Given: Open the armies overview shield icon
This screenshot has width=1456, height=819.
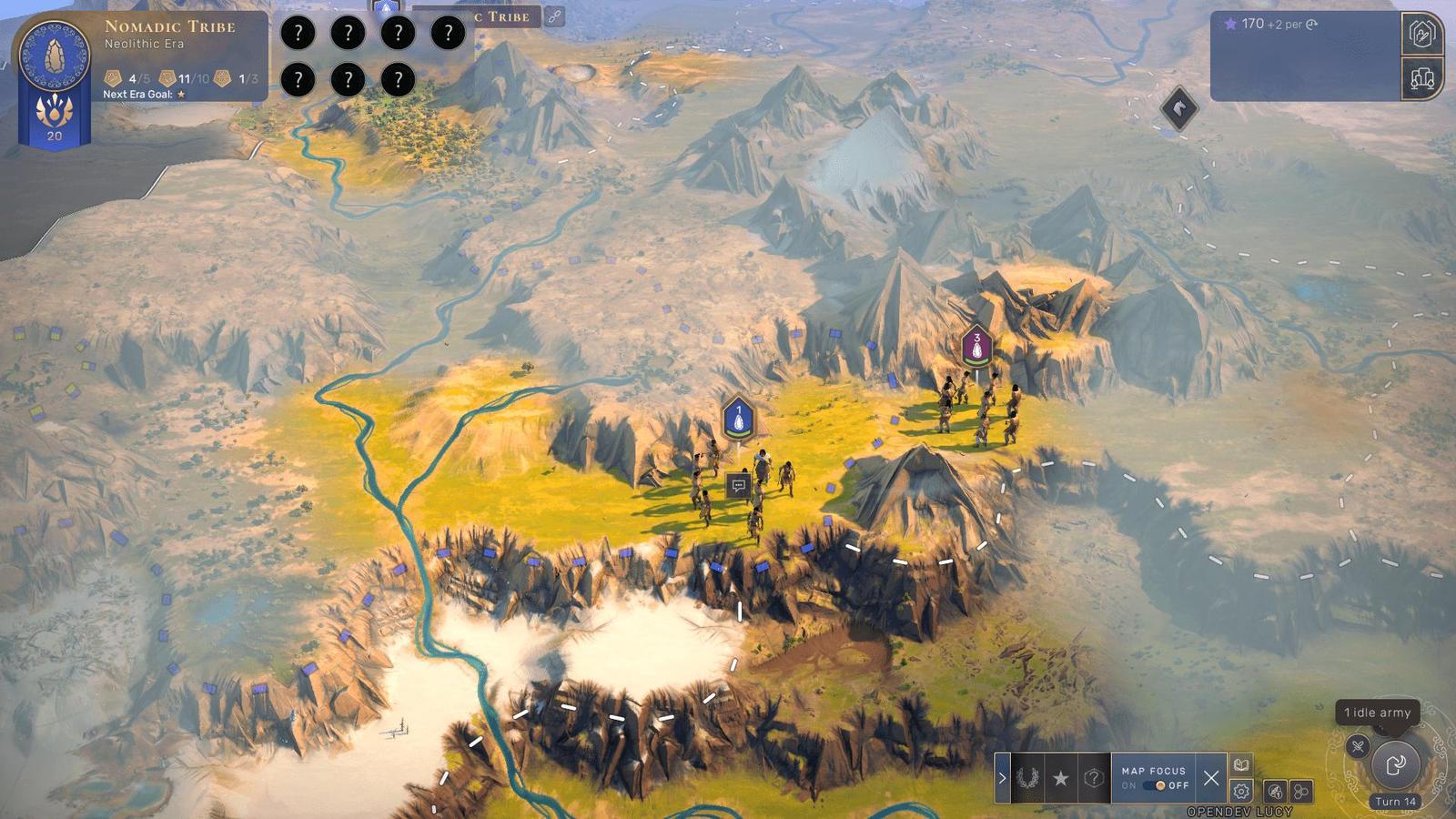Looking at the screenshot, I should pyautogui.click(x=1421, y=34).
